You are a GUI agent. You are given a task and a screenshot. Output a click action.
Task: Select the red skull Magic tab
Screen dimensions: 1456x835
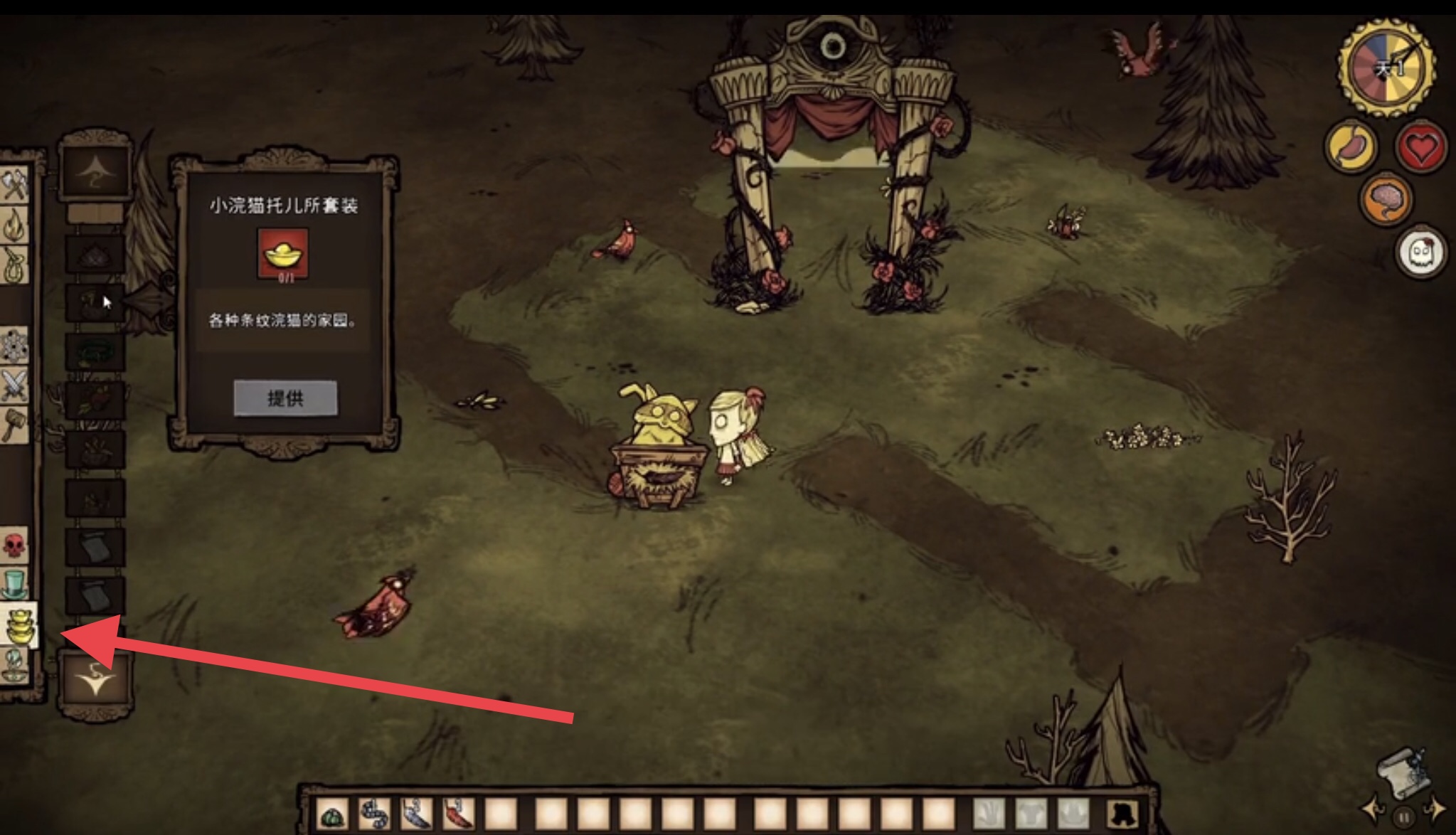(x=14, y=546)
